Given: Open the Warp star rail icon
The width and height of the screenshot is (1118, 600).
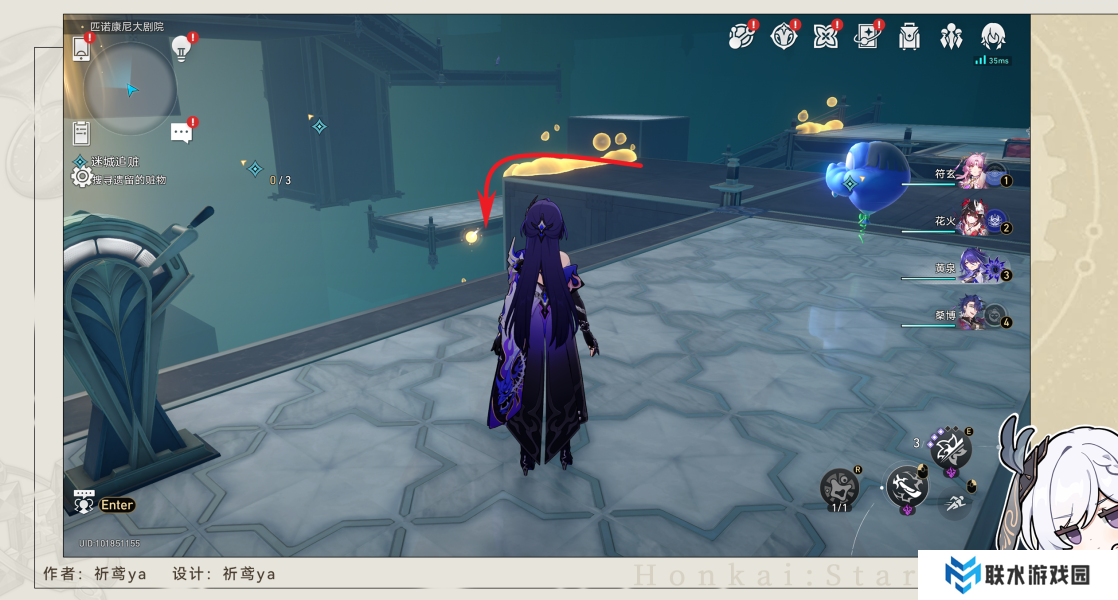Looking at the screenshot, I should pos(741,37).
